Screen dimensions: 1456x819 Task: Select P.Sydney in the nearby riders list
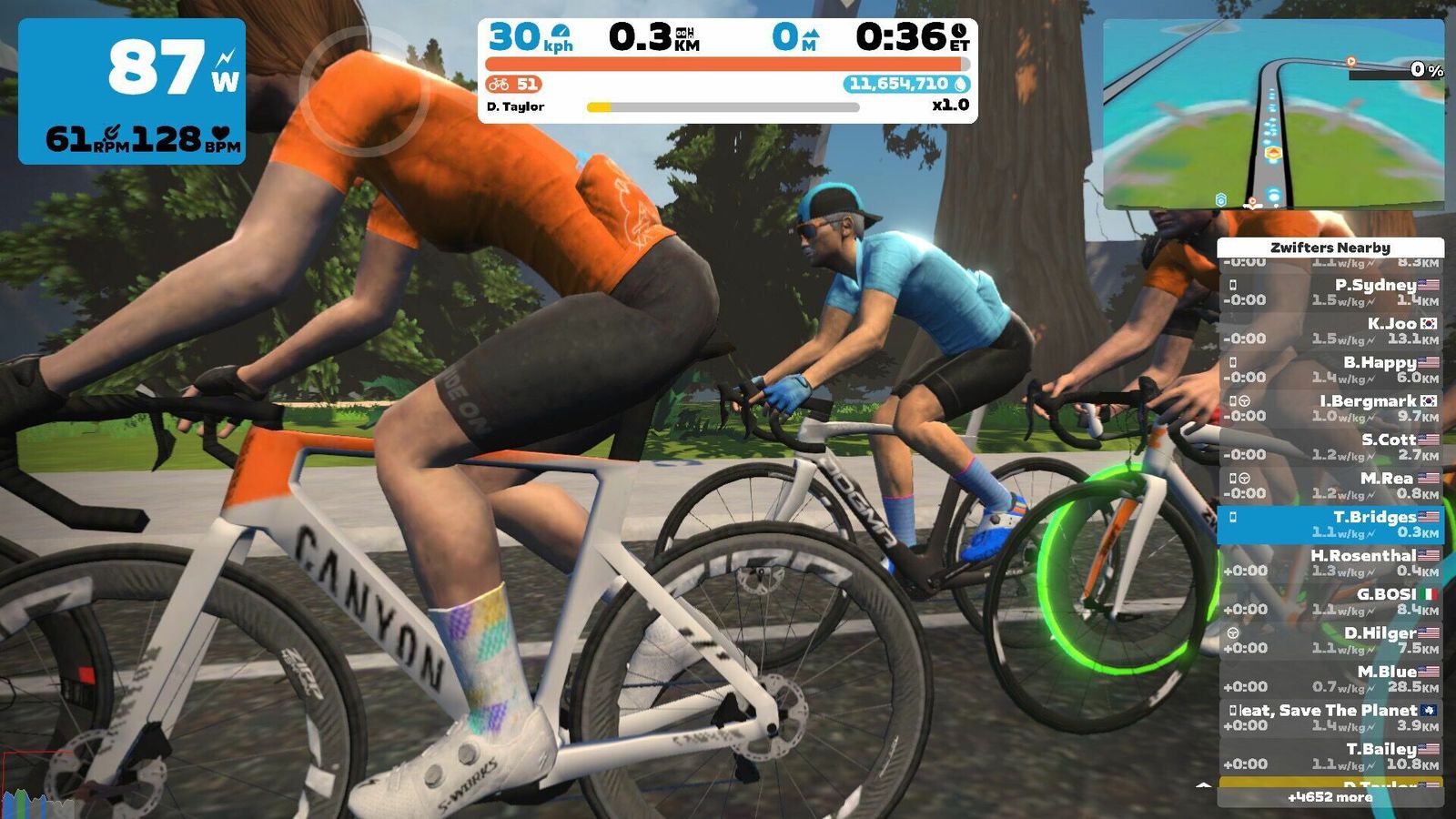tap(1330, 293)
